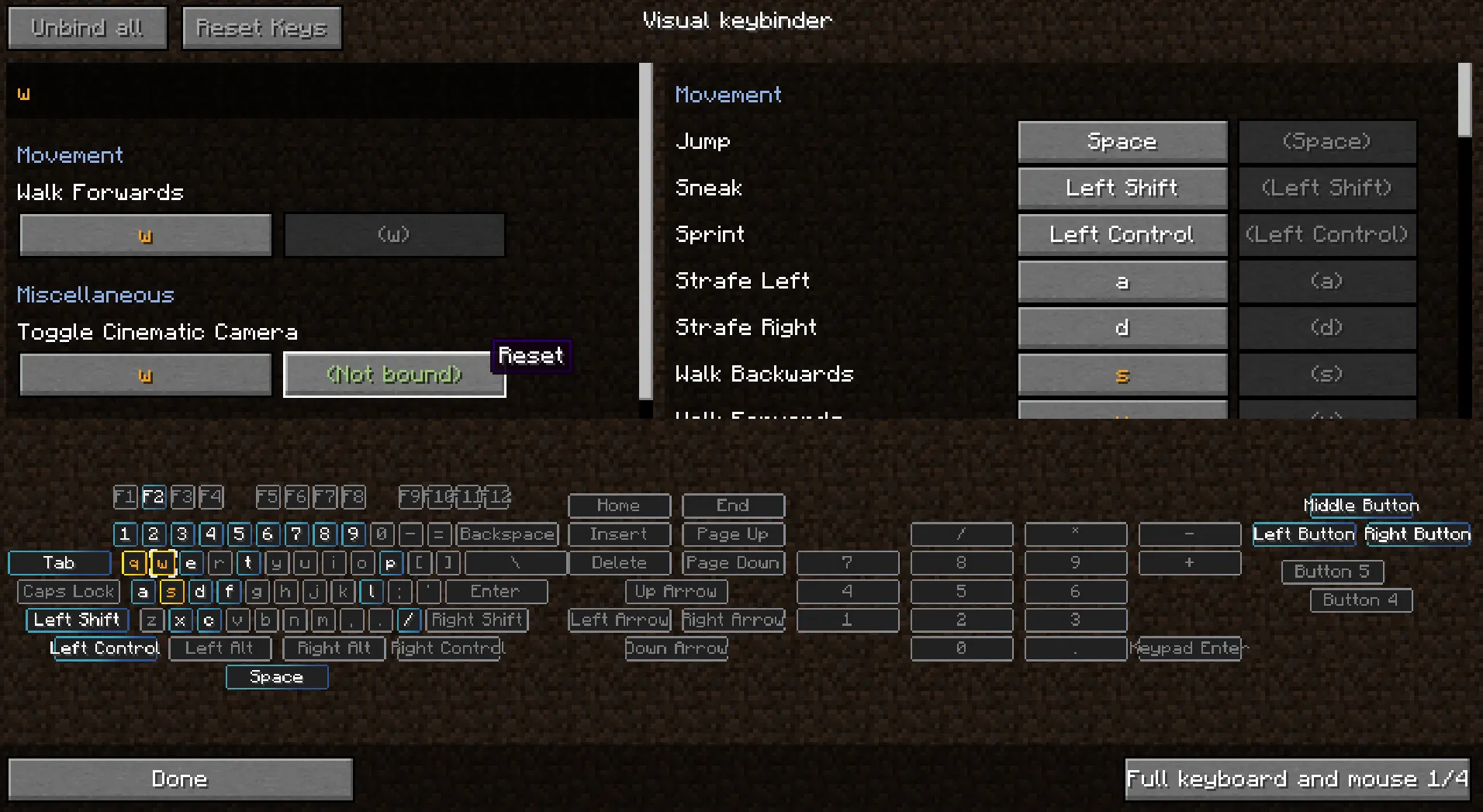This screenshot has width=1483, height=812.
Task: Select the Up Arrow key on the keyboard
Action: (x=676, y=591)
